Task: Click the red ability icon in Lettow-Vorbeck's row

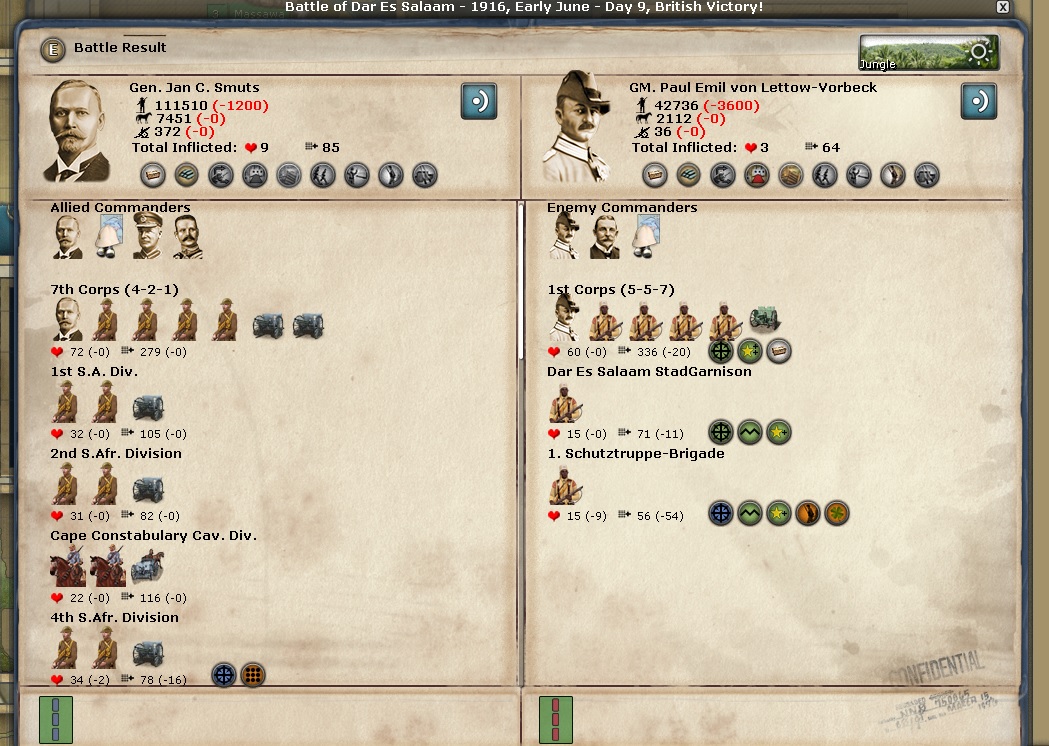Action: pyautogui.click(x=756, y=175)
